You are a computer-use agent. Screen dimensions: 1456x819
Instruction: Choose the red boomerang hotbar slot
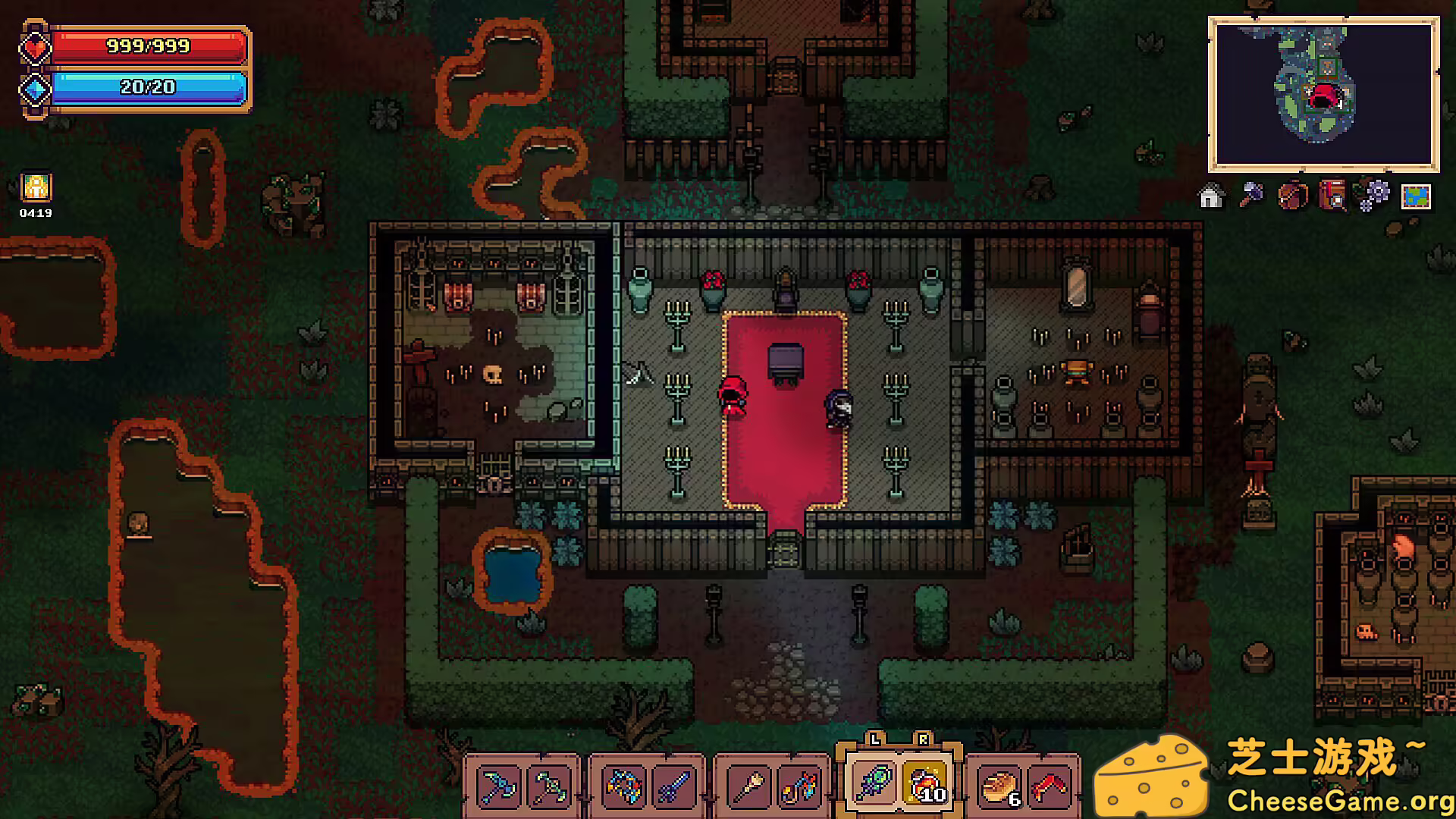point(1049,786)
